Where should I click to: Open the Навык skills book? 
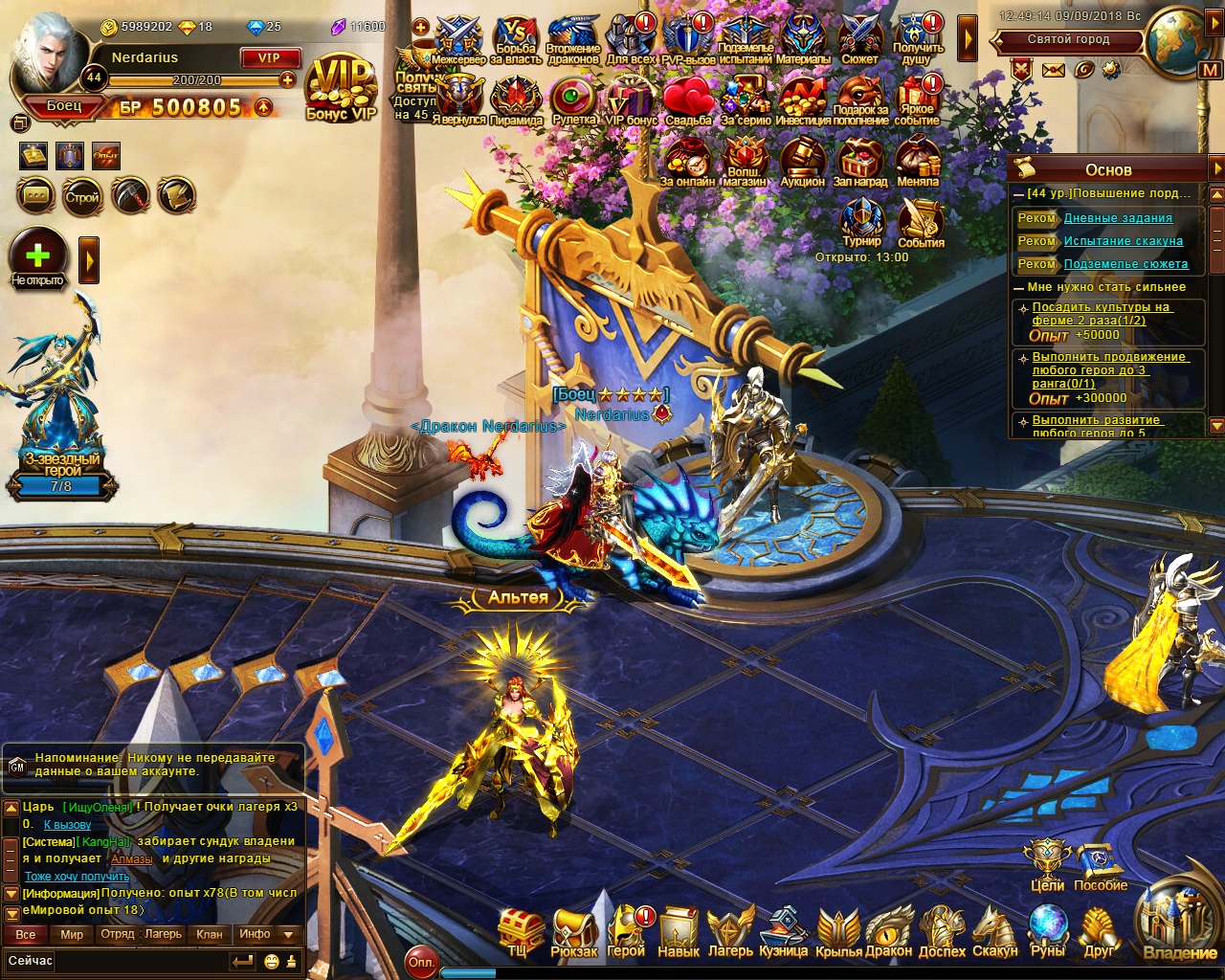click(x=679, y=930)
